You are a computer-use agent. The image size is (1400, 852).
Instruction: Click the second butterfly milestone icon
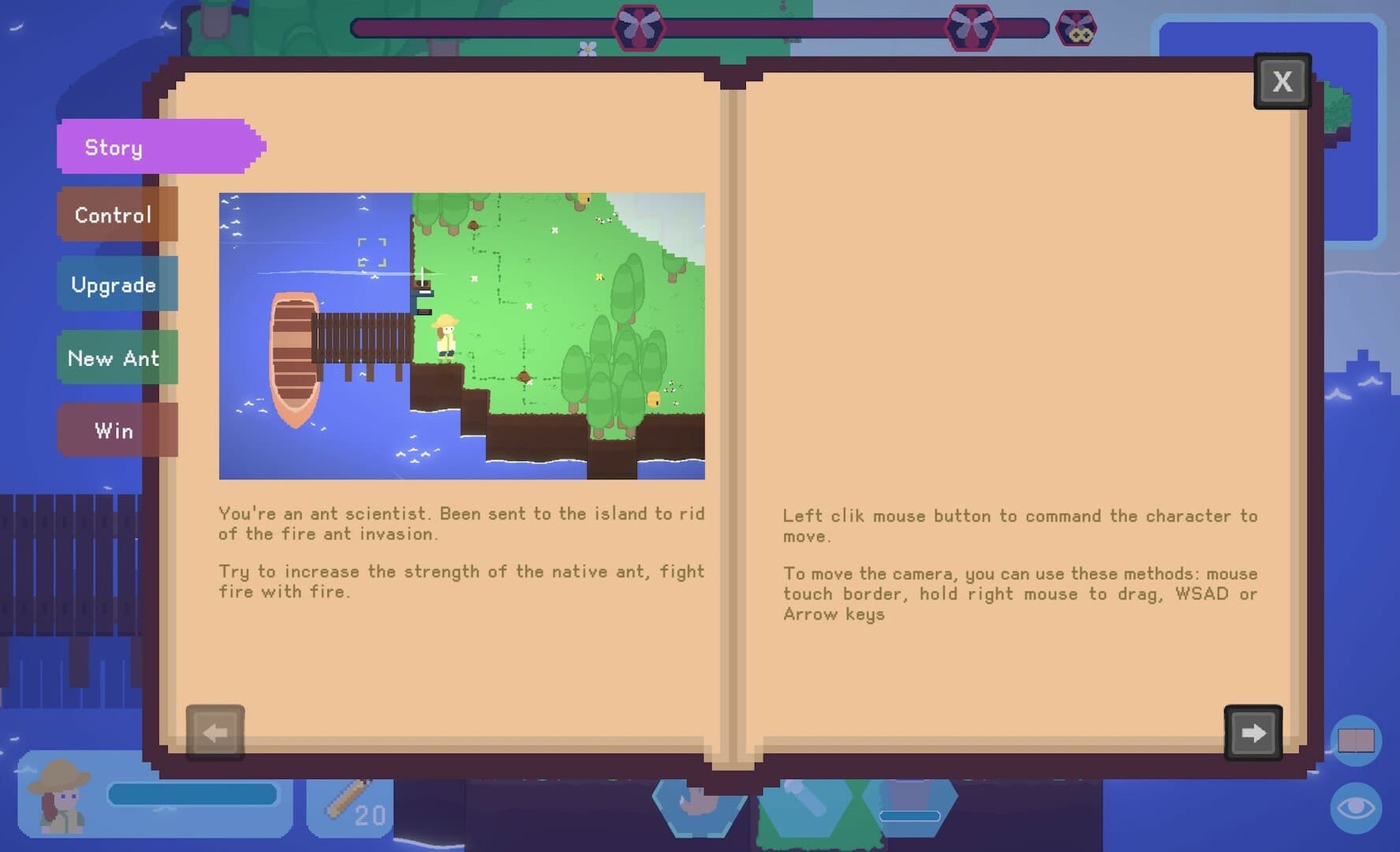(x=973, y=28)
